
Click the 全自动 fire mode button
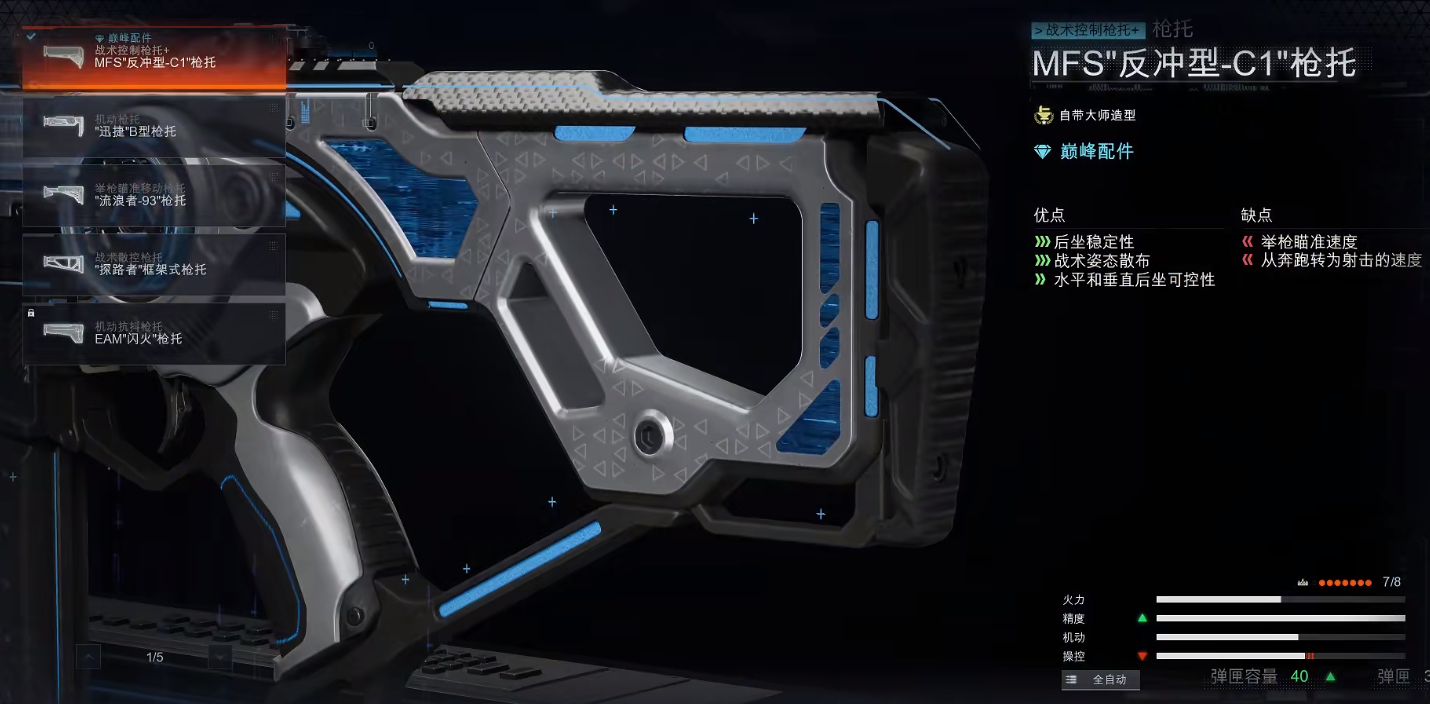tap(1100, 680)
